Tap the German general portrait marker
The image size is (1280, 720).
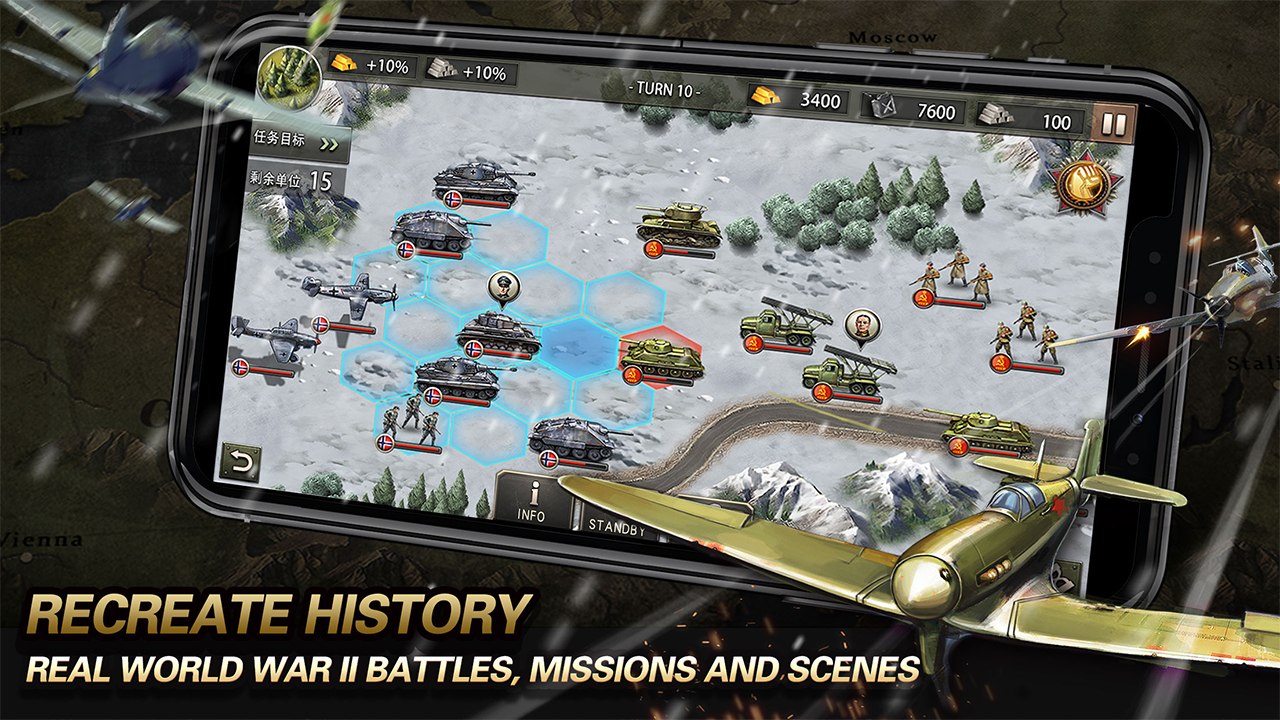tap(504, 287)
